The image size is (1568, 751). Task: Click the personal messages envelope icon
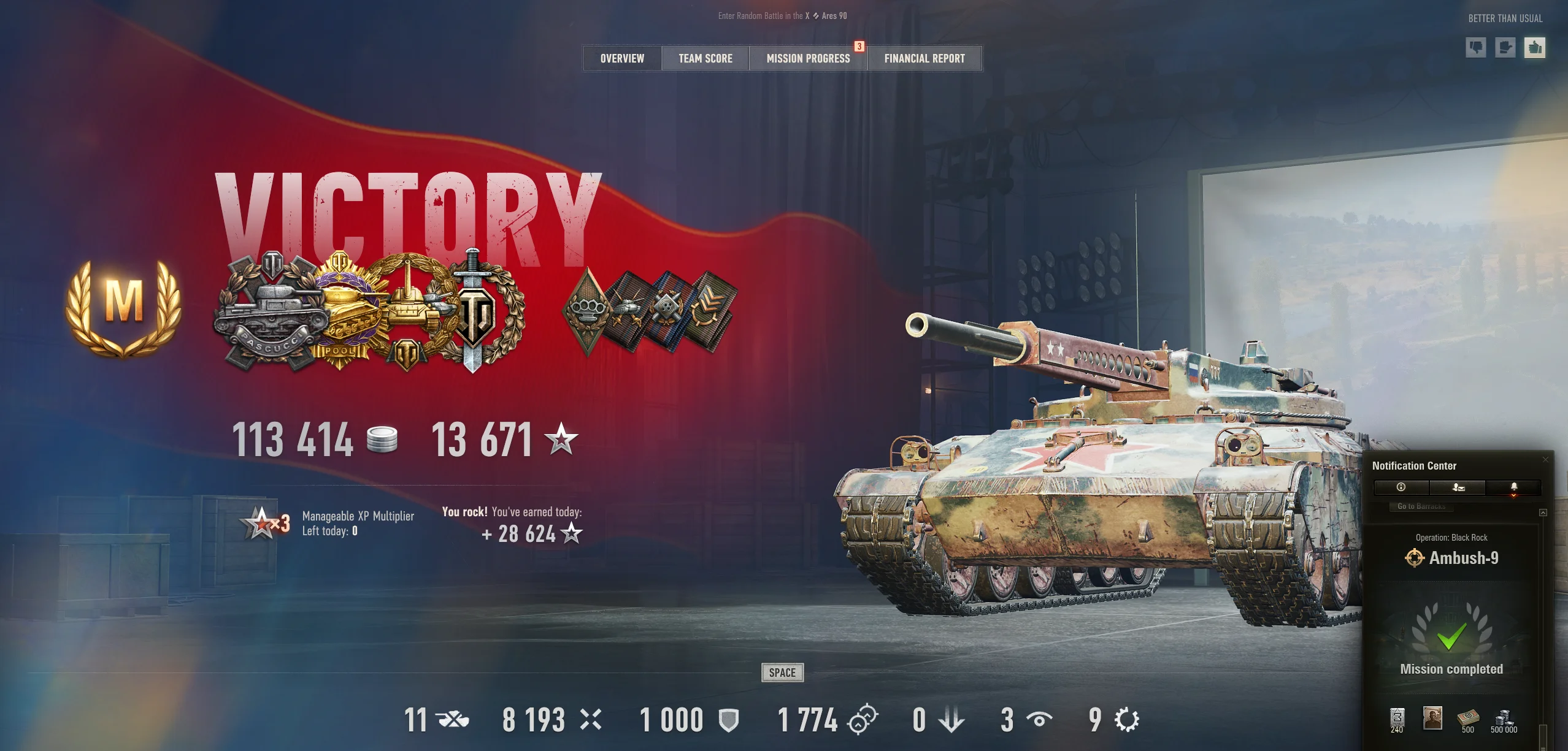coord(1457,487)
